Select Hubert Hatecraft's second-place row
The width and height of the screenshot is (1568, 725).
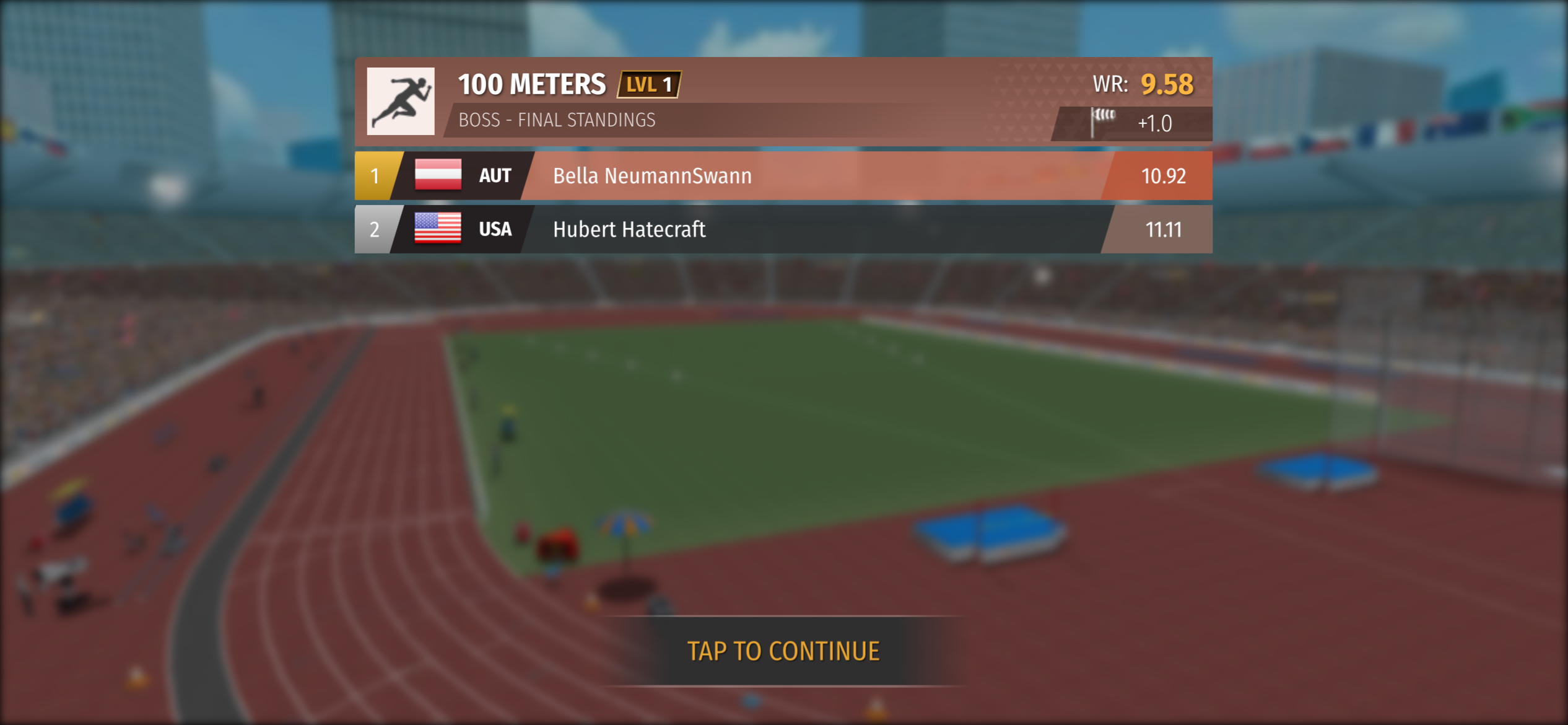tap(783, 230)
